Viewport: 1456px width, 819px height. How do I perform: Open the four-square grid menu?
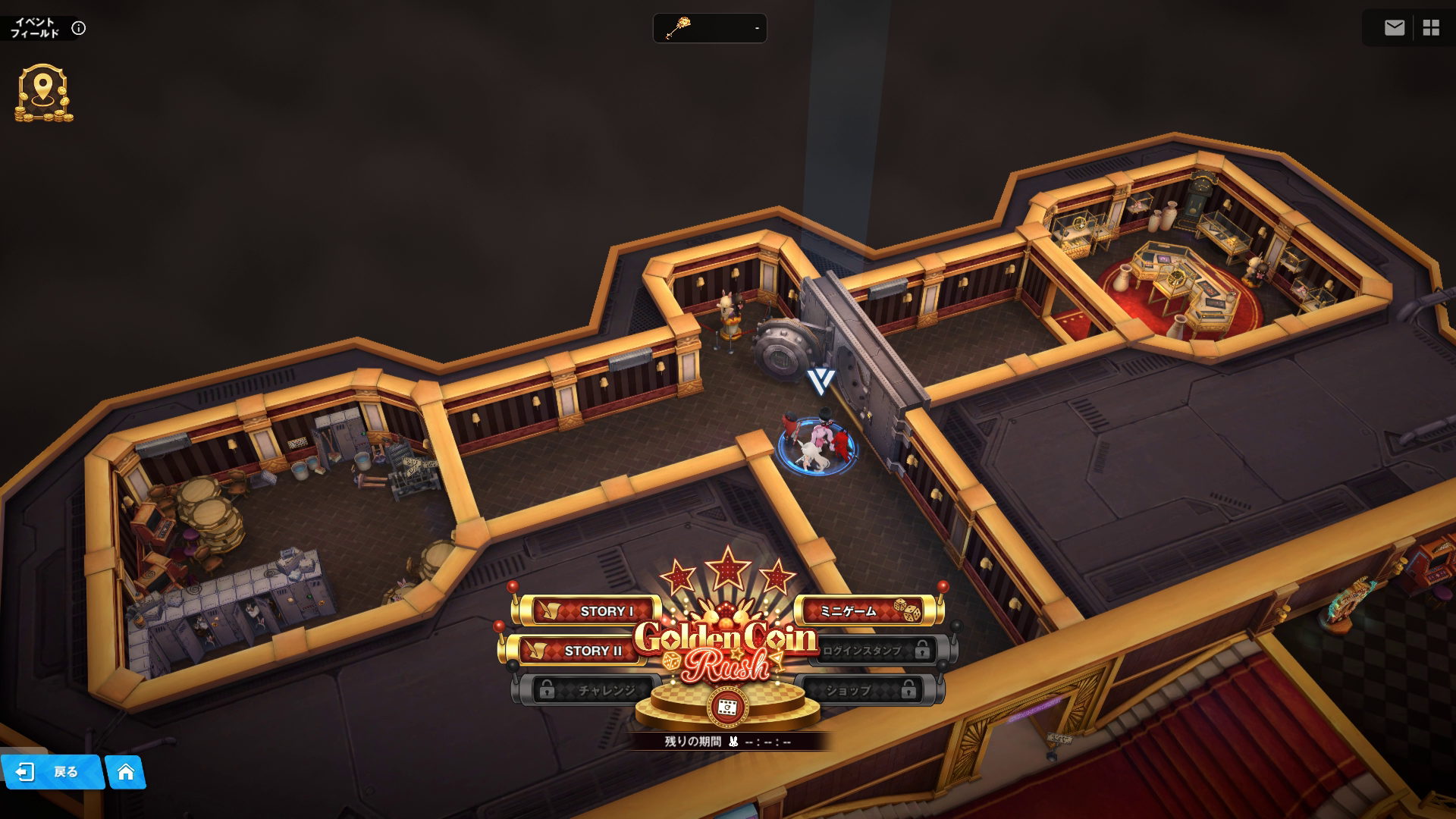point(1431,28)
